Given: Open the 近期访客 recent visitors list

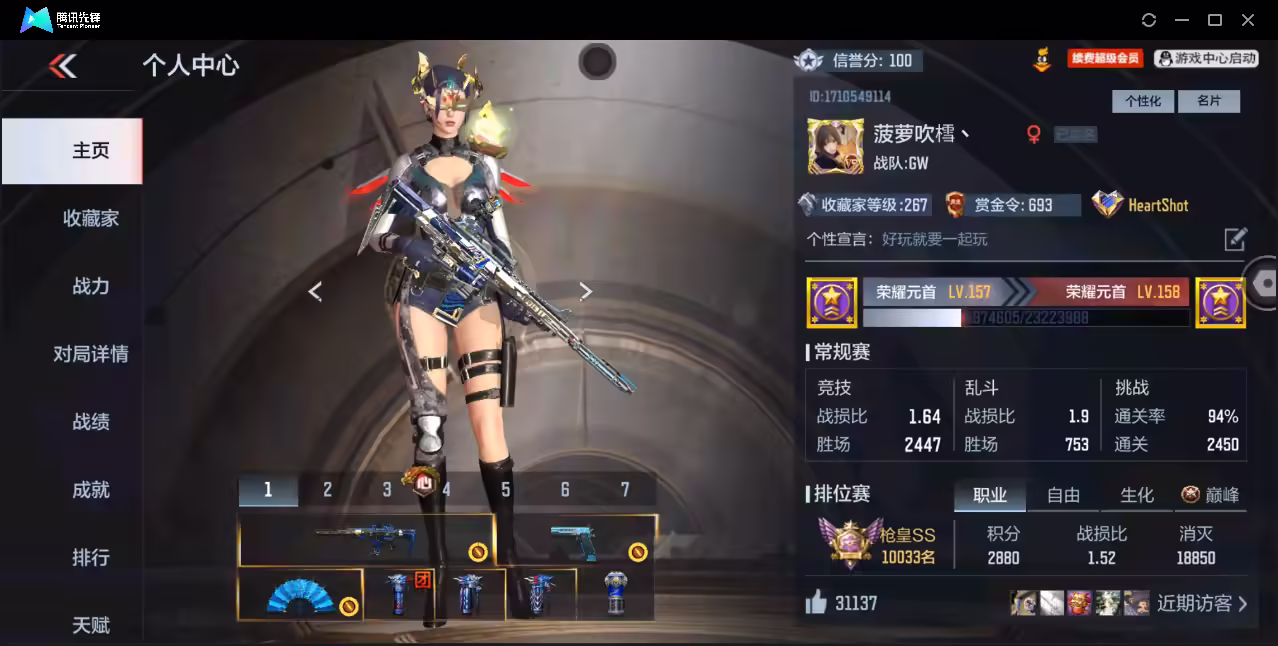Looking at the screenshot, I should pos(1202,603).
